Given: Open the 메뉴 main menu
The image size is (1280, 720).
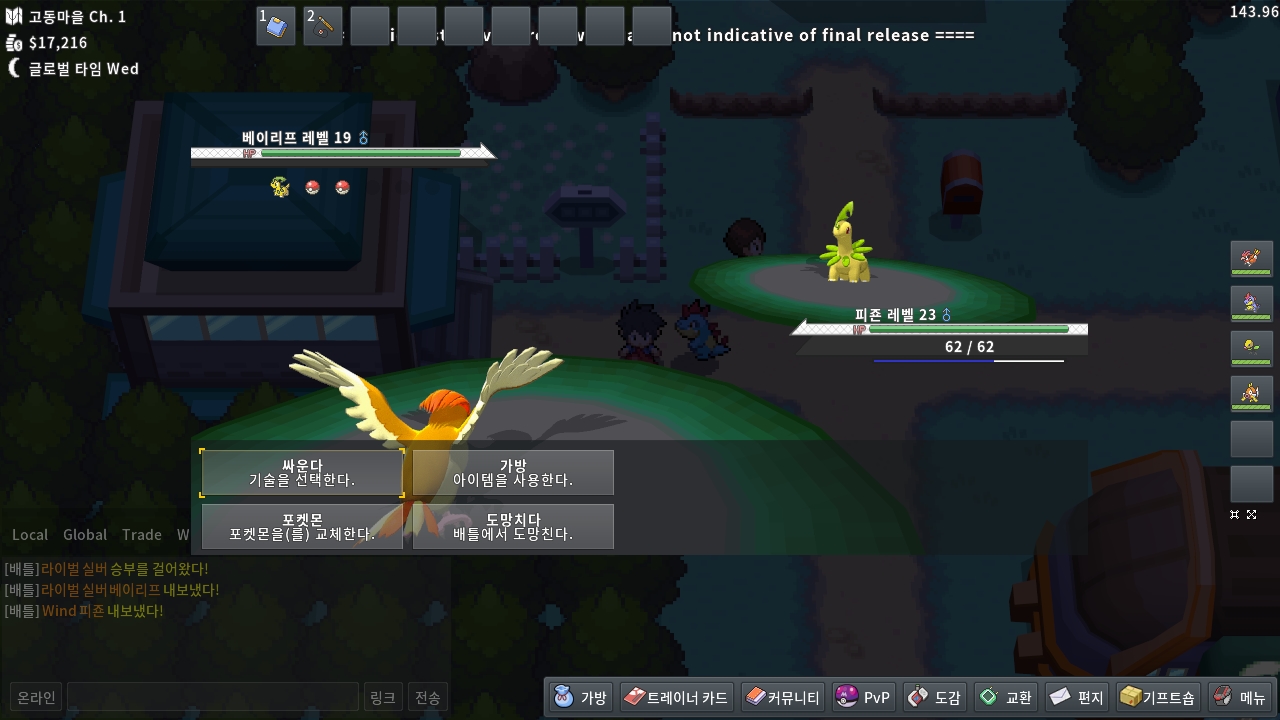Looking at the screenshot, I should [1240, 697].
